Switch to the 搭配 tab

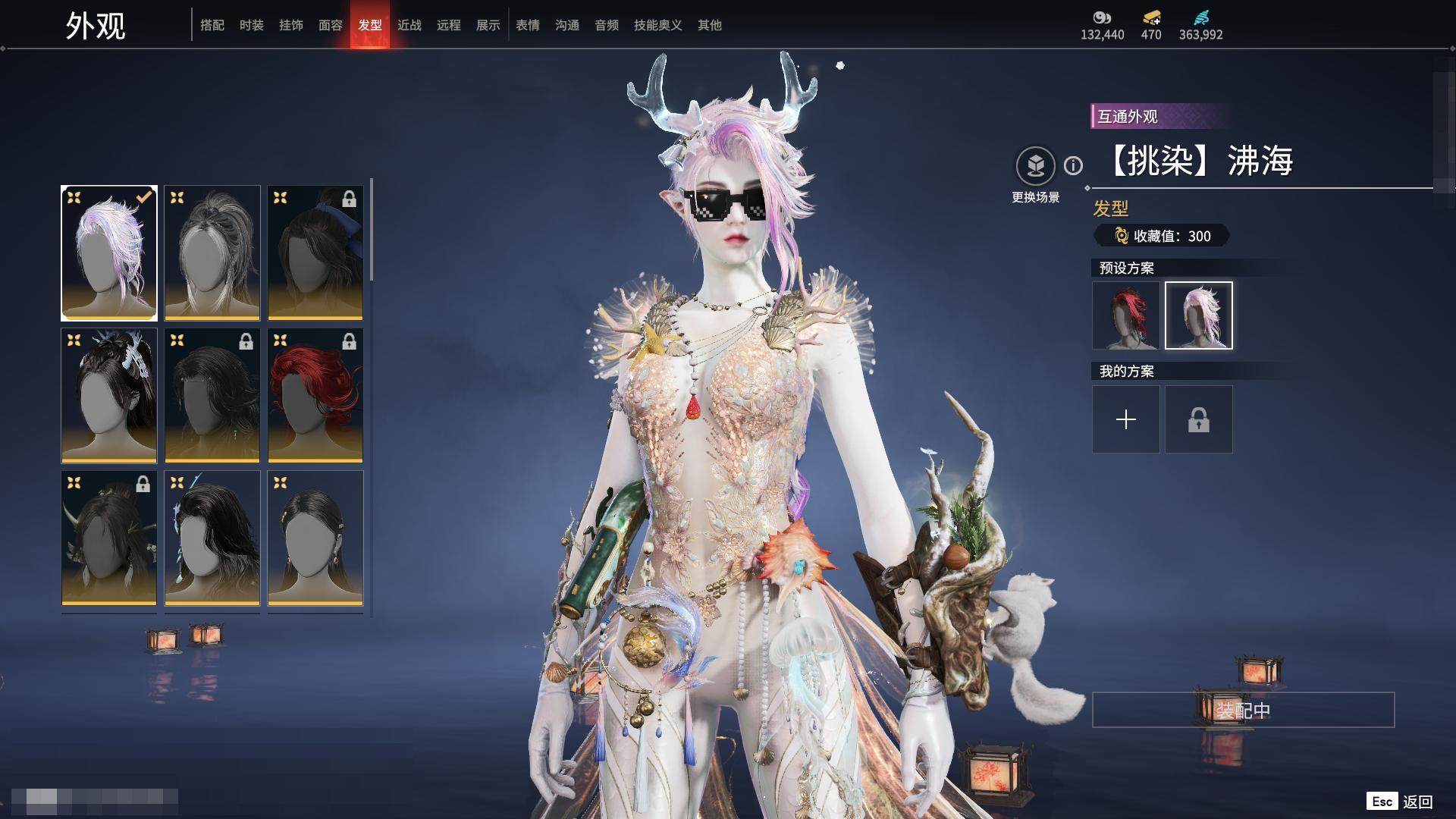click(x=212, y=25)
